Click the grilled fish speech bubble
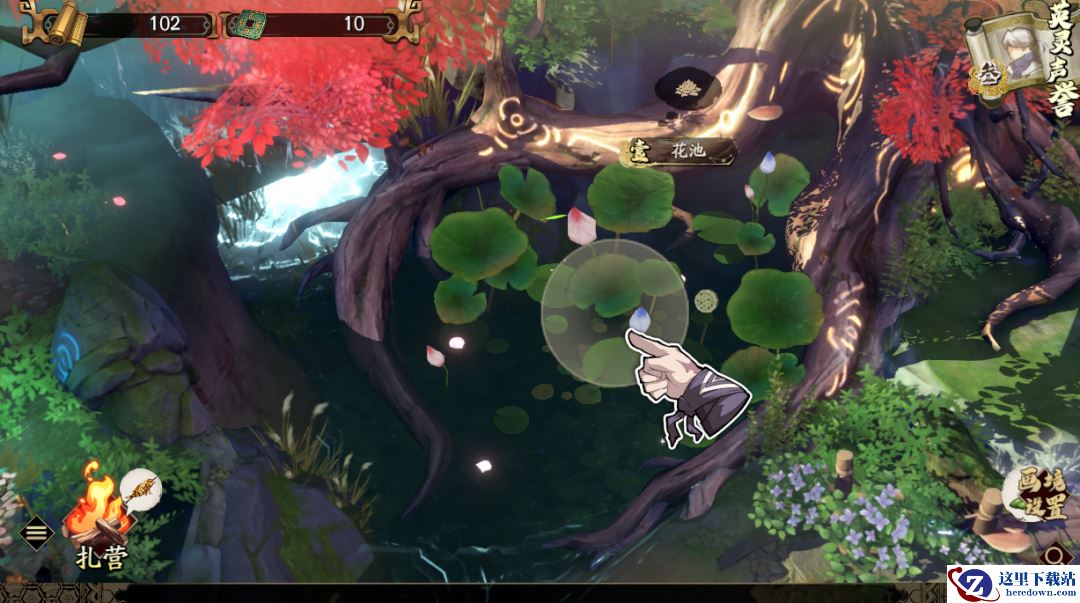 click(x=140, y=488)
